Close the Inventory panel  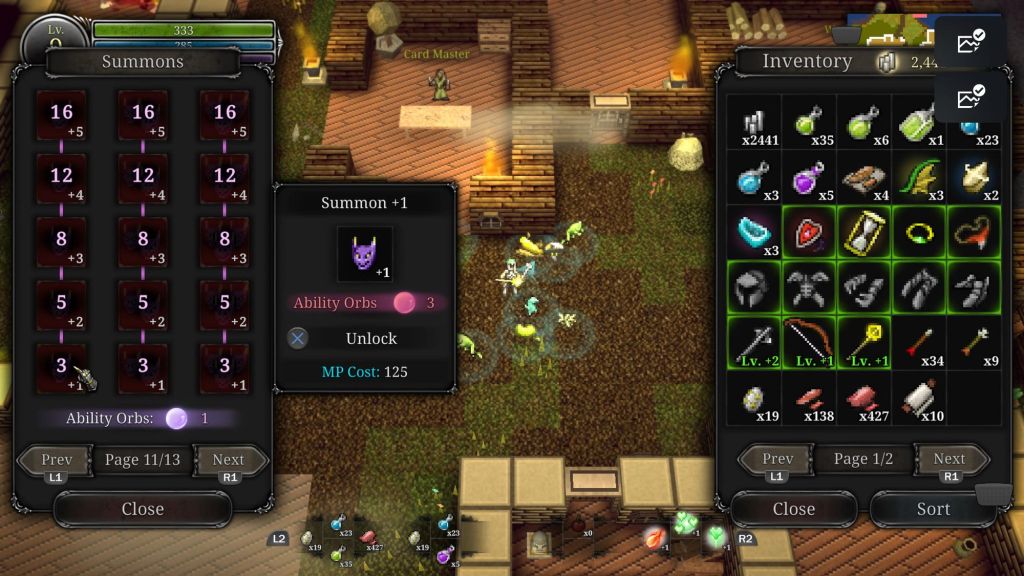click(793, 509)
